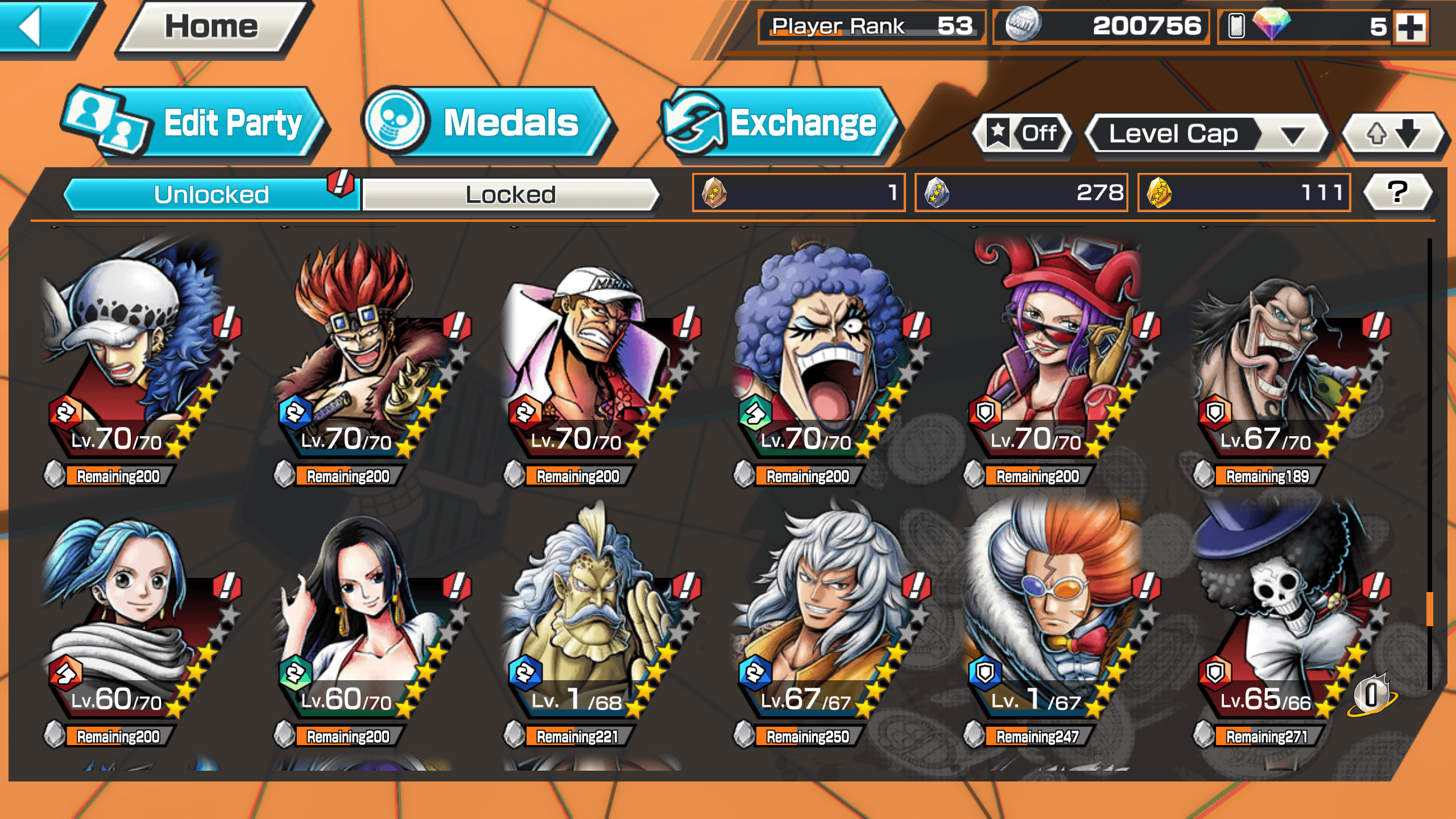This screenshot has width=1456, height=819.
Task: Add rainbow diamonds with plus button
Action: click(1412, 27)
